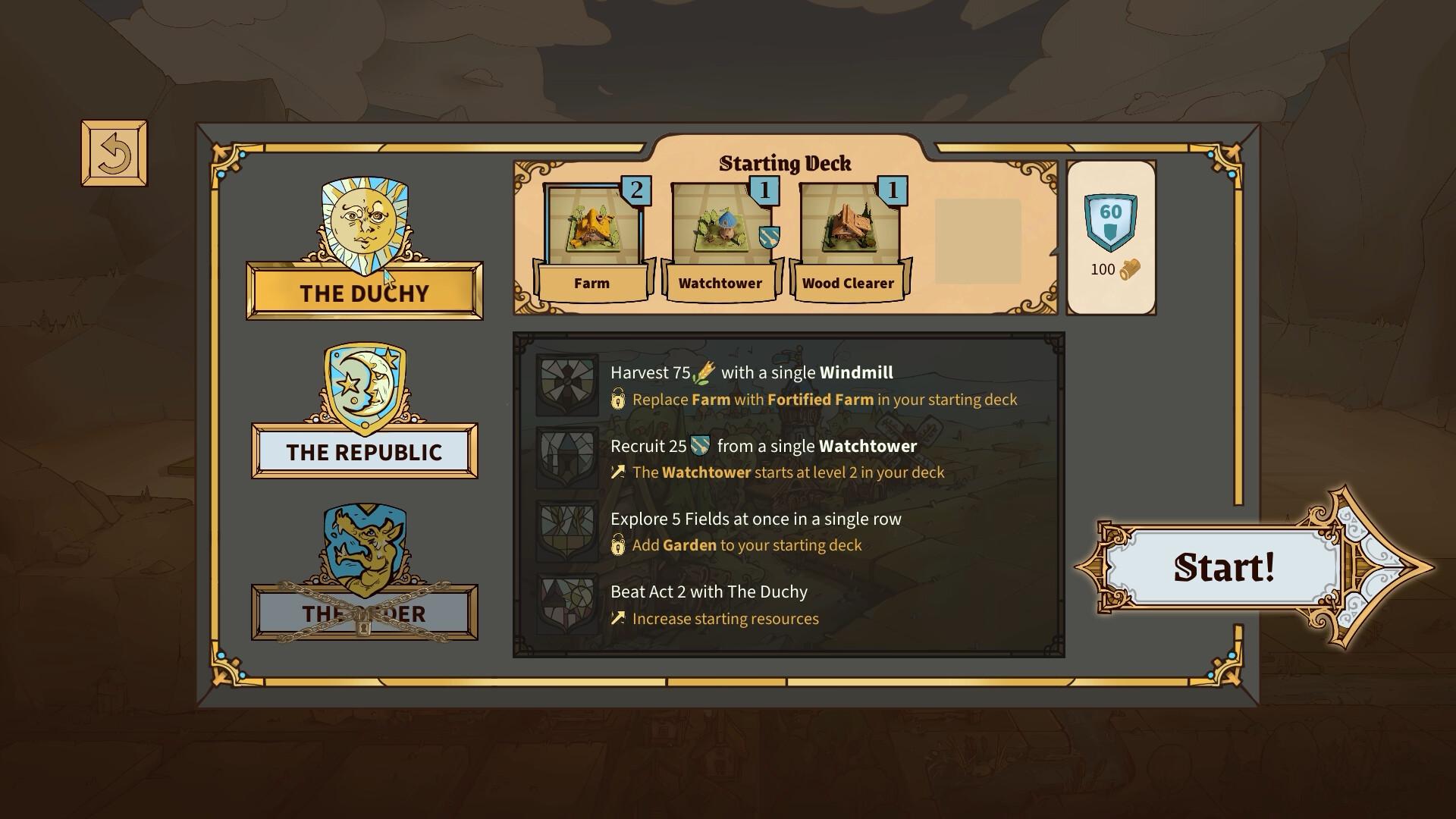Image resolution: width=1456 pixels, height=819 pixels.
Task: Click the Watchtower shield level badge
Action: tap(768, 237)
